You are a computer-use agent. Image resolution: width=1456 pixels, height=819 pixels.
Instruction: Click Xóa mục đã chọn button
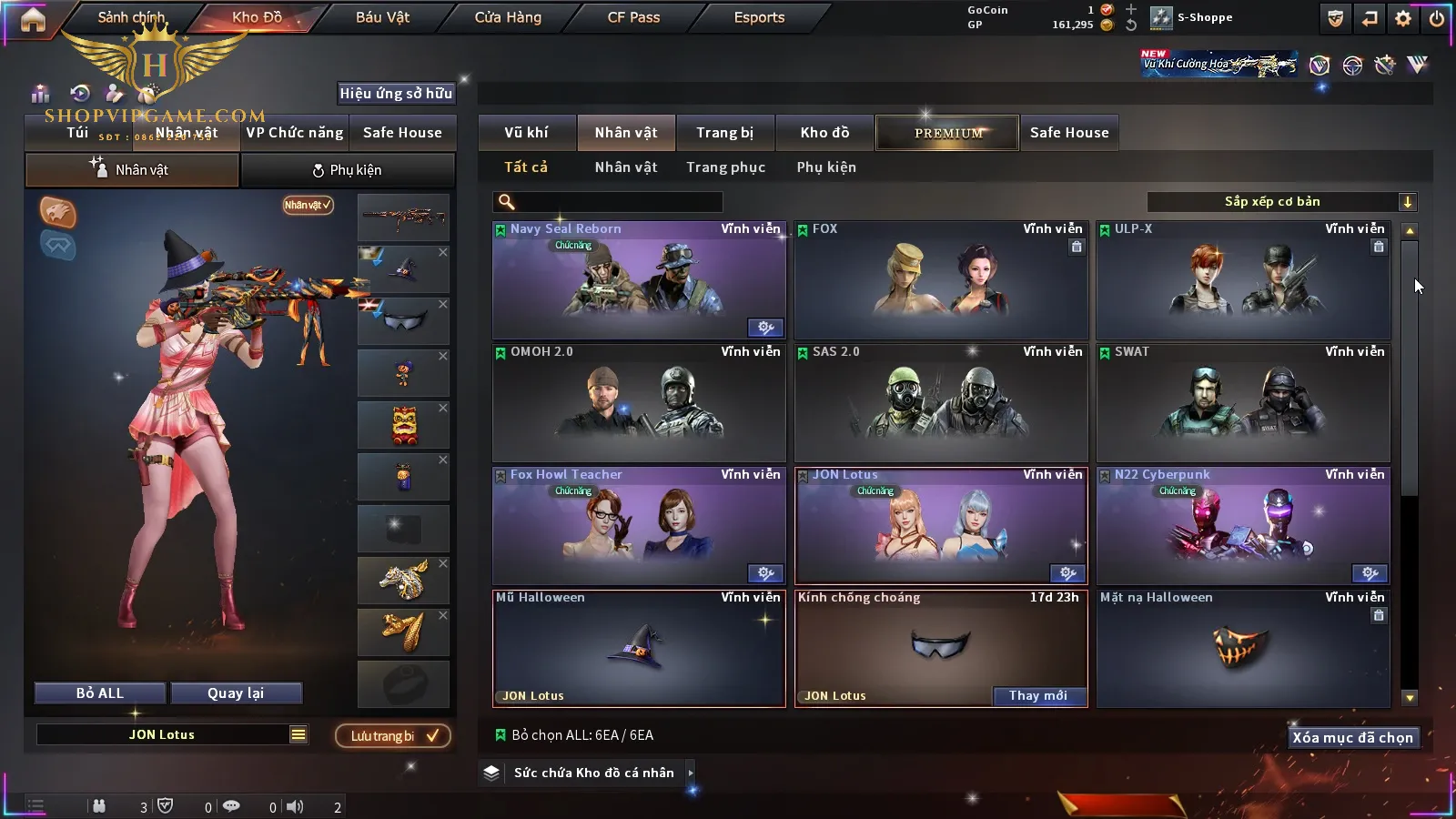click(1352, 738)
